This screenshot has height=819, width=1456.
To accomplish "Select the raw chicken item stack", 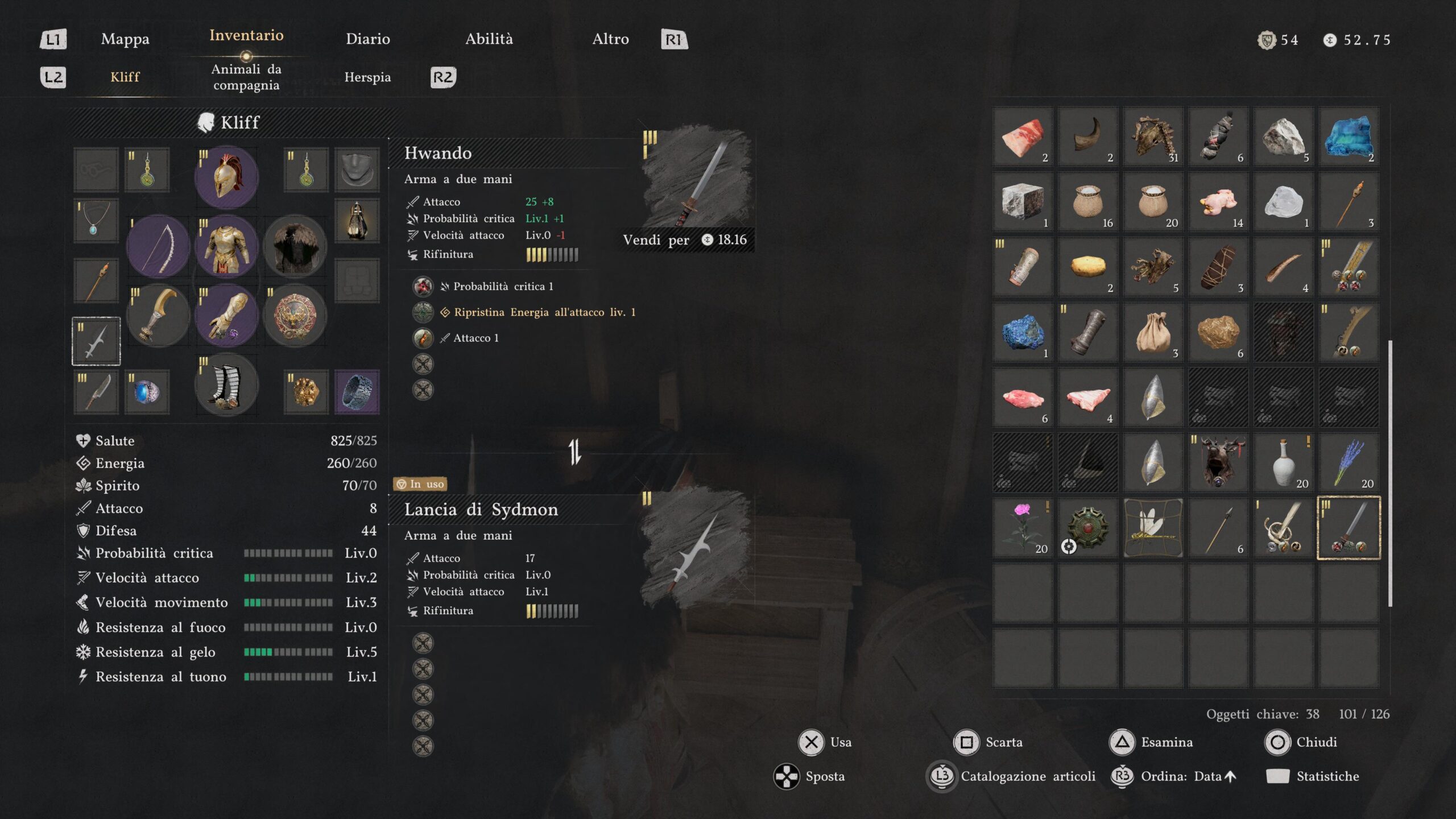I will [1218, 201].
